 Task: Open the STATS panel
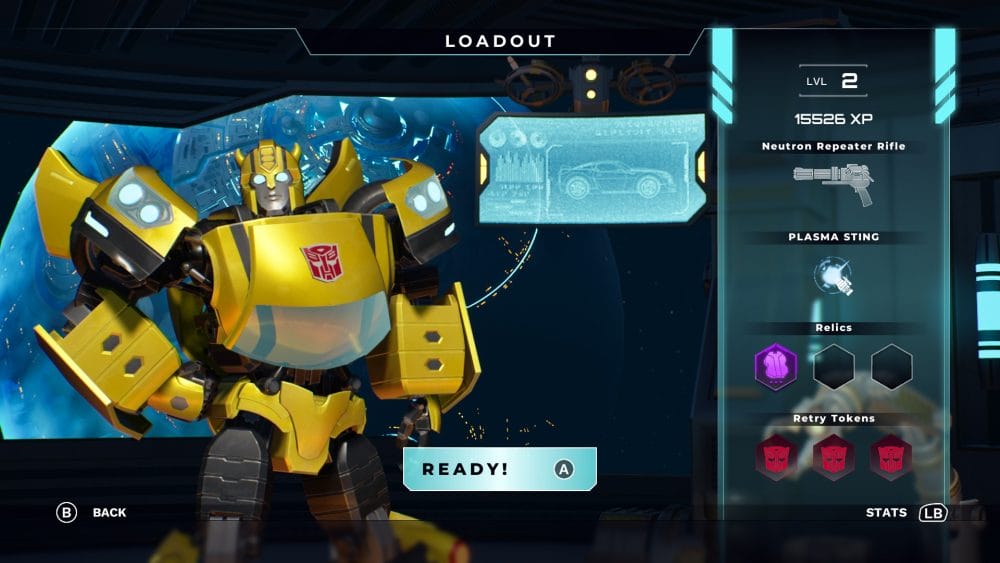coord(905,513)
